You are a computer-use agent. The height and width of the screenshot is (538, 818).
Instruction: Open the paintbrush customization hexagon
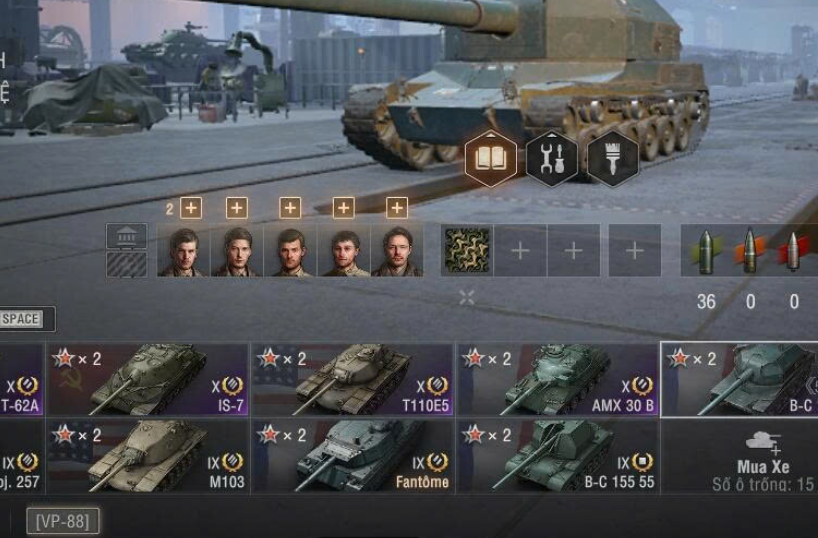coord(613,159)
